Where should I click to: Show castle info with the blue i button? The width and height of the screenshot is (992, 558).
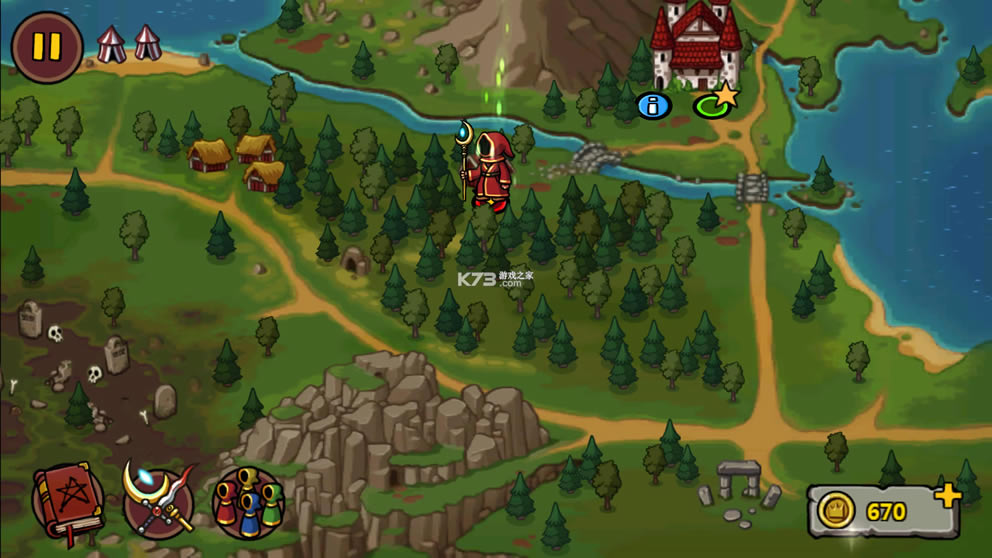pos(653,105)
